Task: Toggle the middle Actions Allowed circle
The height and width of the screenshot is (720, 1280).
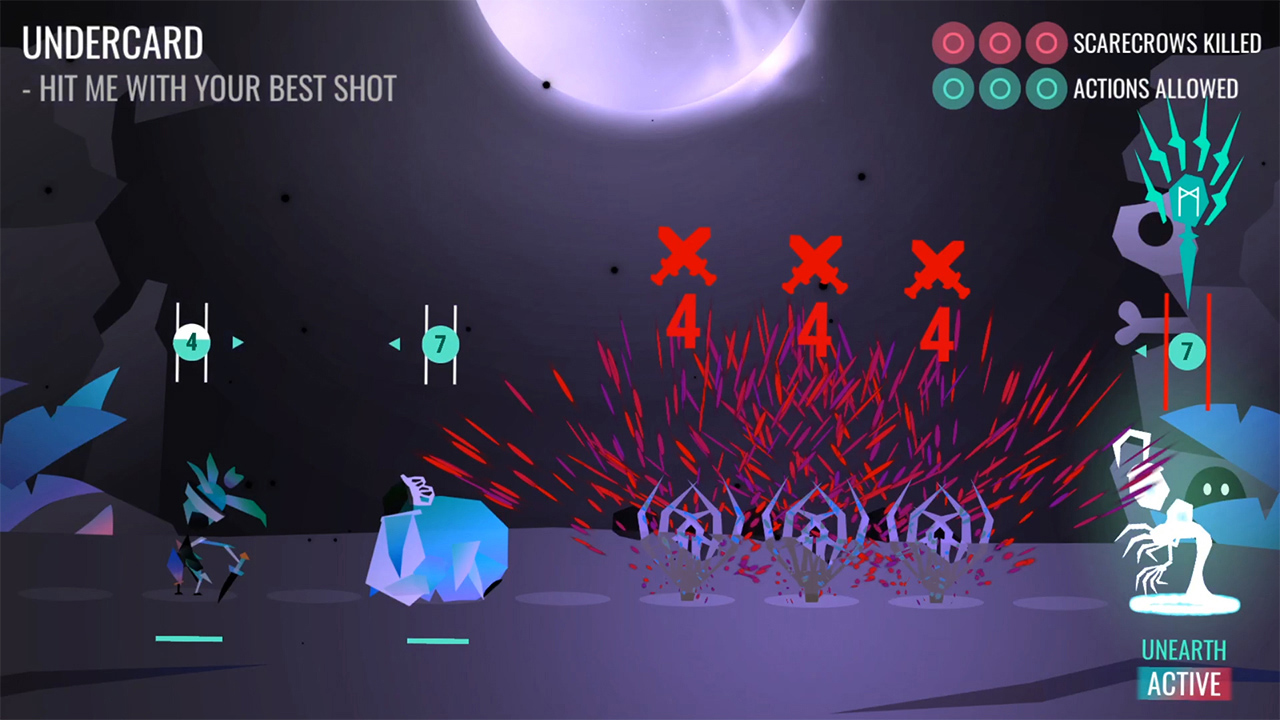Action: pos(1000,89)
